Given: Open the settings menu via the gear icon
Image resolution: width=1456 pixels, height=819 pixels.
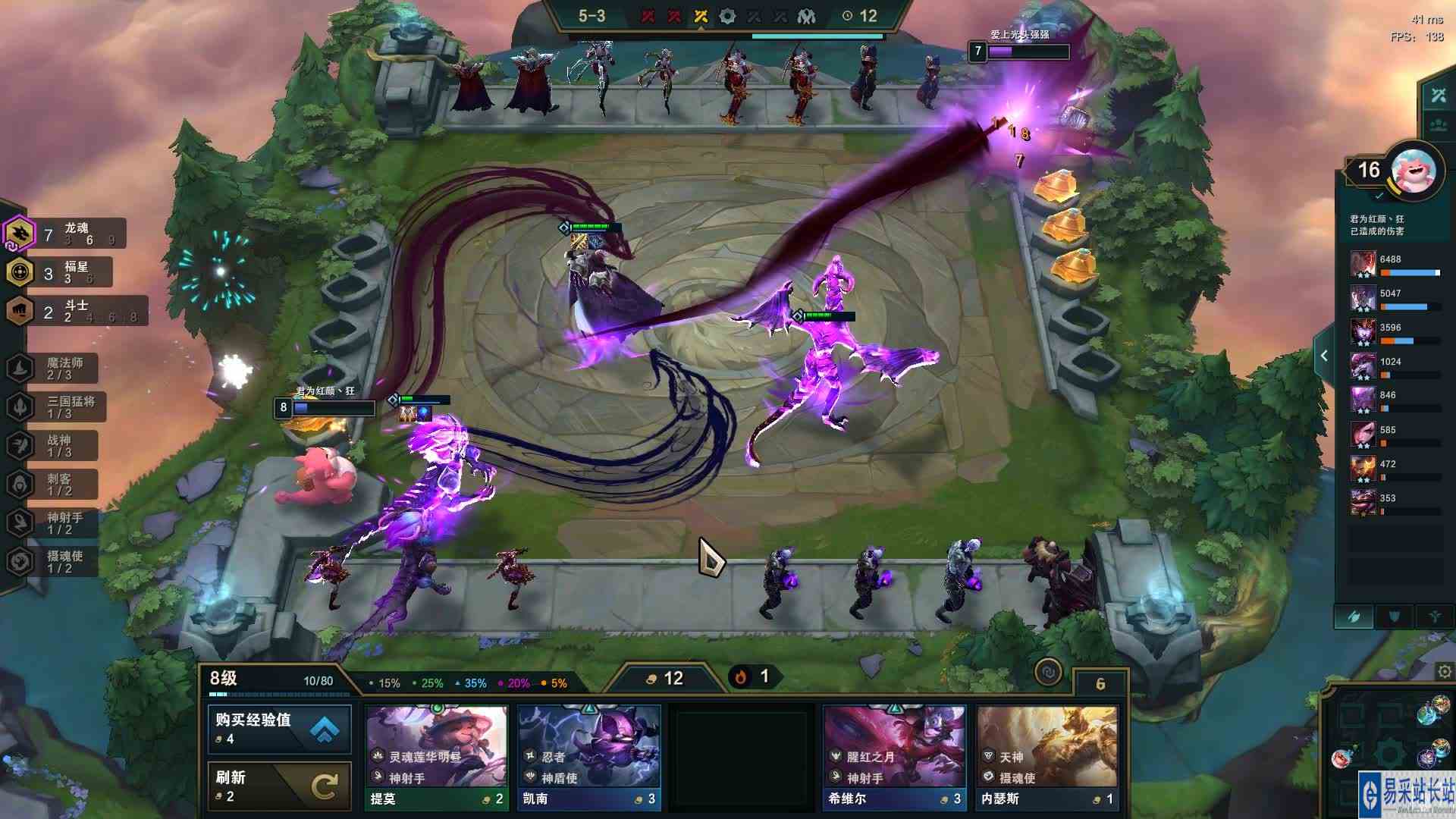Looking at the screenshot, I should tap(1443, 672).
